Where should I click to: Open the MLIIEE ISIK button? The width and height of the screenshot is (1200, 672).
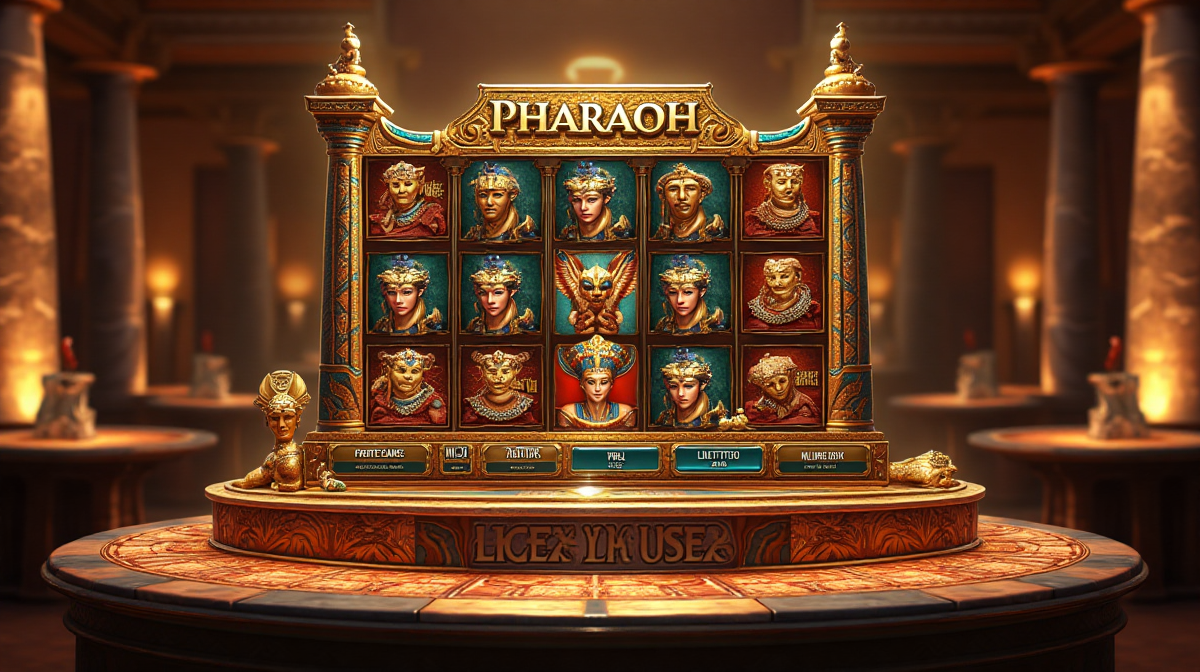(x=821, y=459)
